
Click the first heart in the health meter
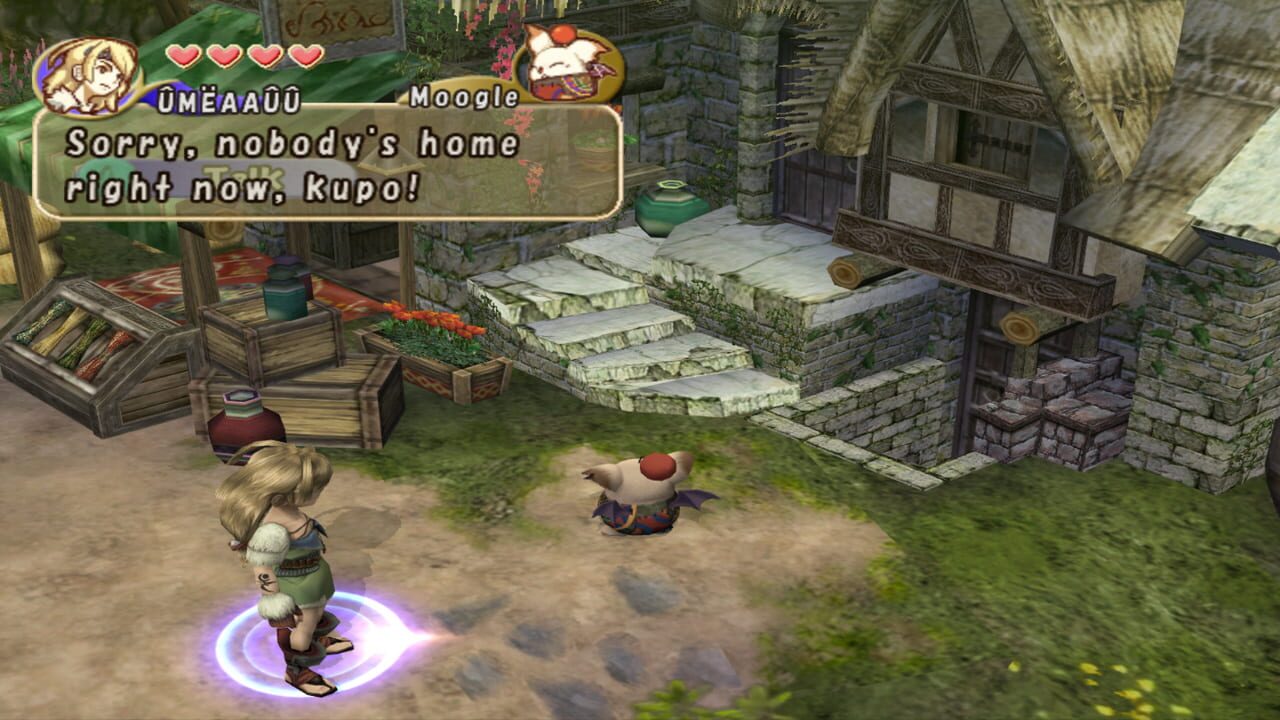point(185,57)
